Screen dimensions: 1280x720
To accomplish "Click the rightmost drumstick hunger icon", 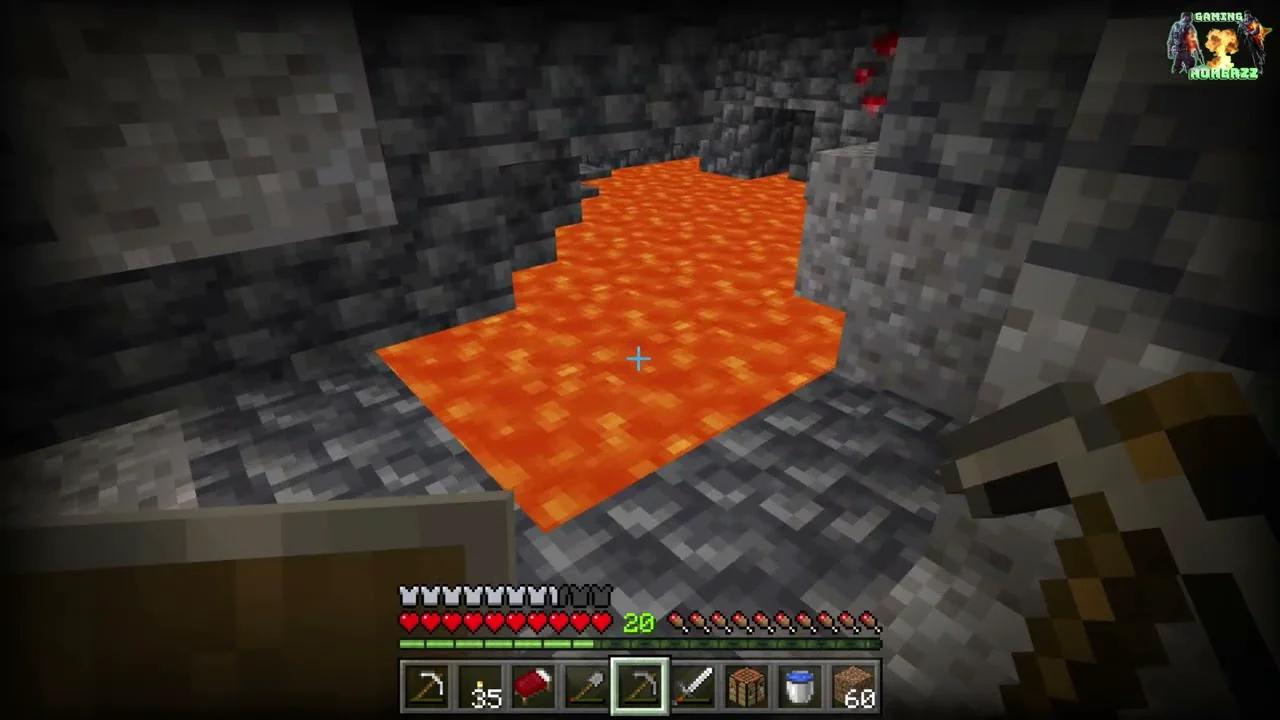I will (870, 622).
